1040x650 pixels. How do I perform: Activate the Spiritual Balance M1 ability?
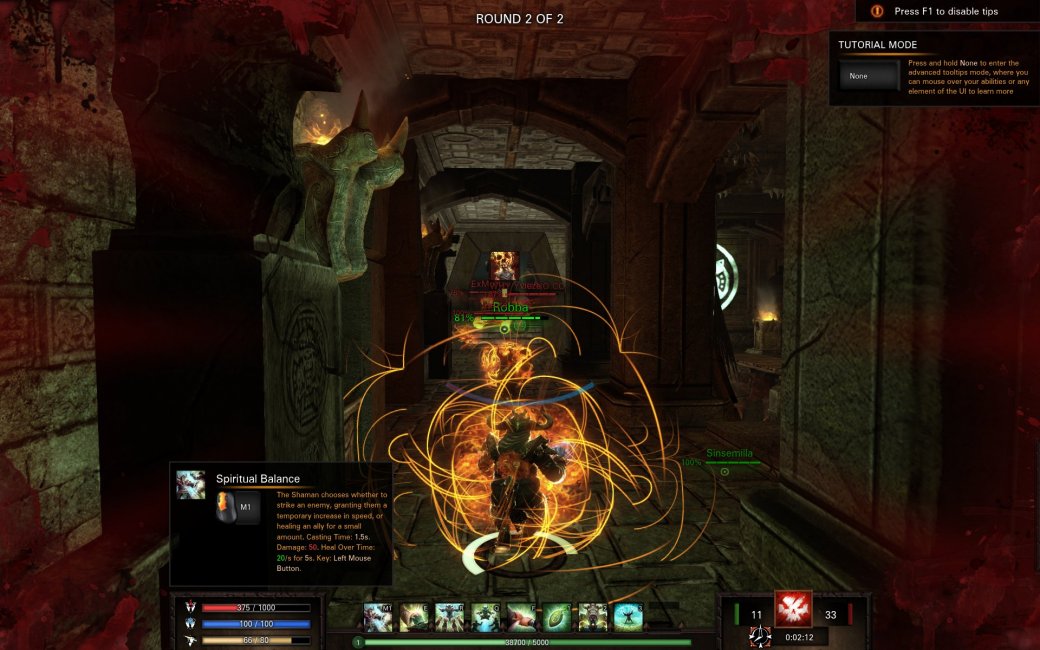point(378,617)
